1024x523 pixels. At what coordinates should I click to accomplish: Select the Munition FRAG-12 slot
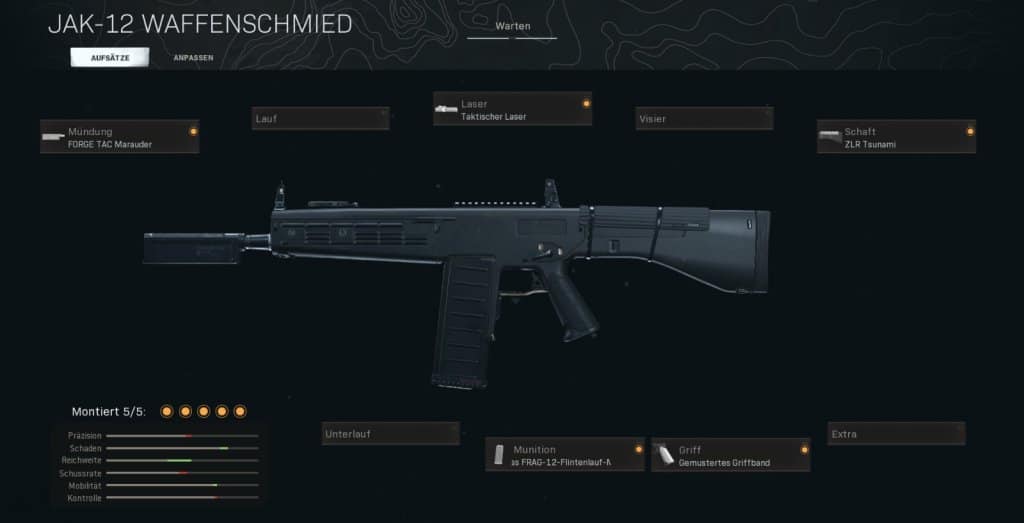click(565, 455)
